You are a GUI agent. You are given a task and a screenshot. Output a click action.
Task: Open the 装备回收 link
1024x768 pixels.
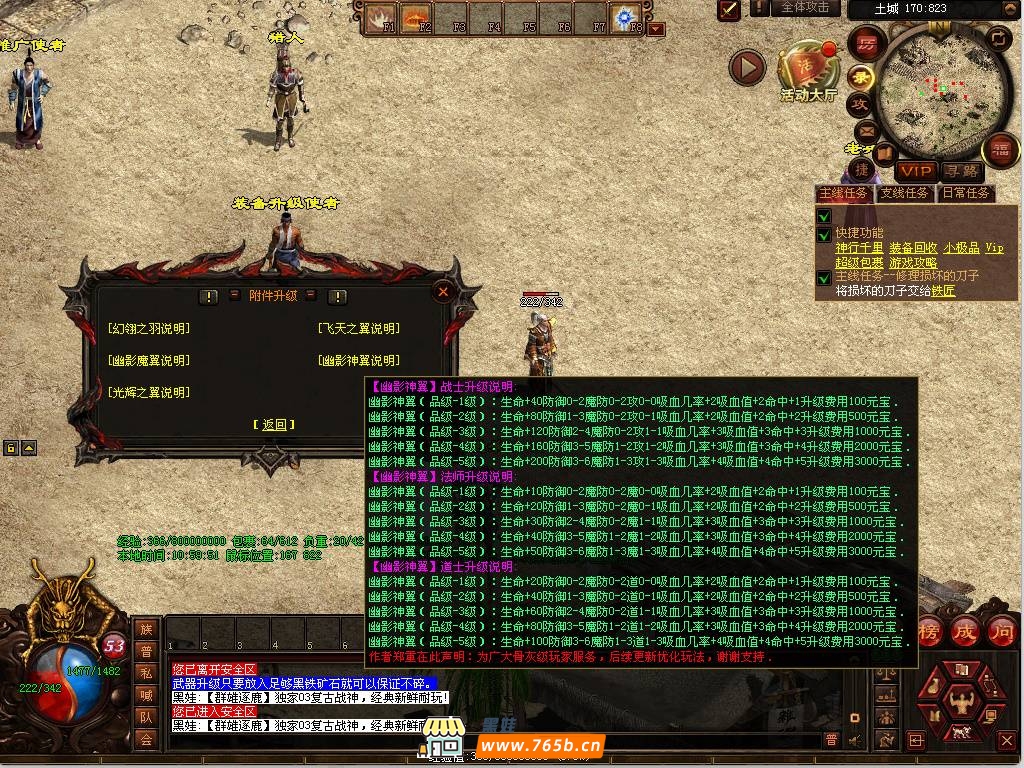(x=913, y=248)
